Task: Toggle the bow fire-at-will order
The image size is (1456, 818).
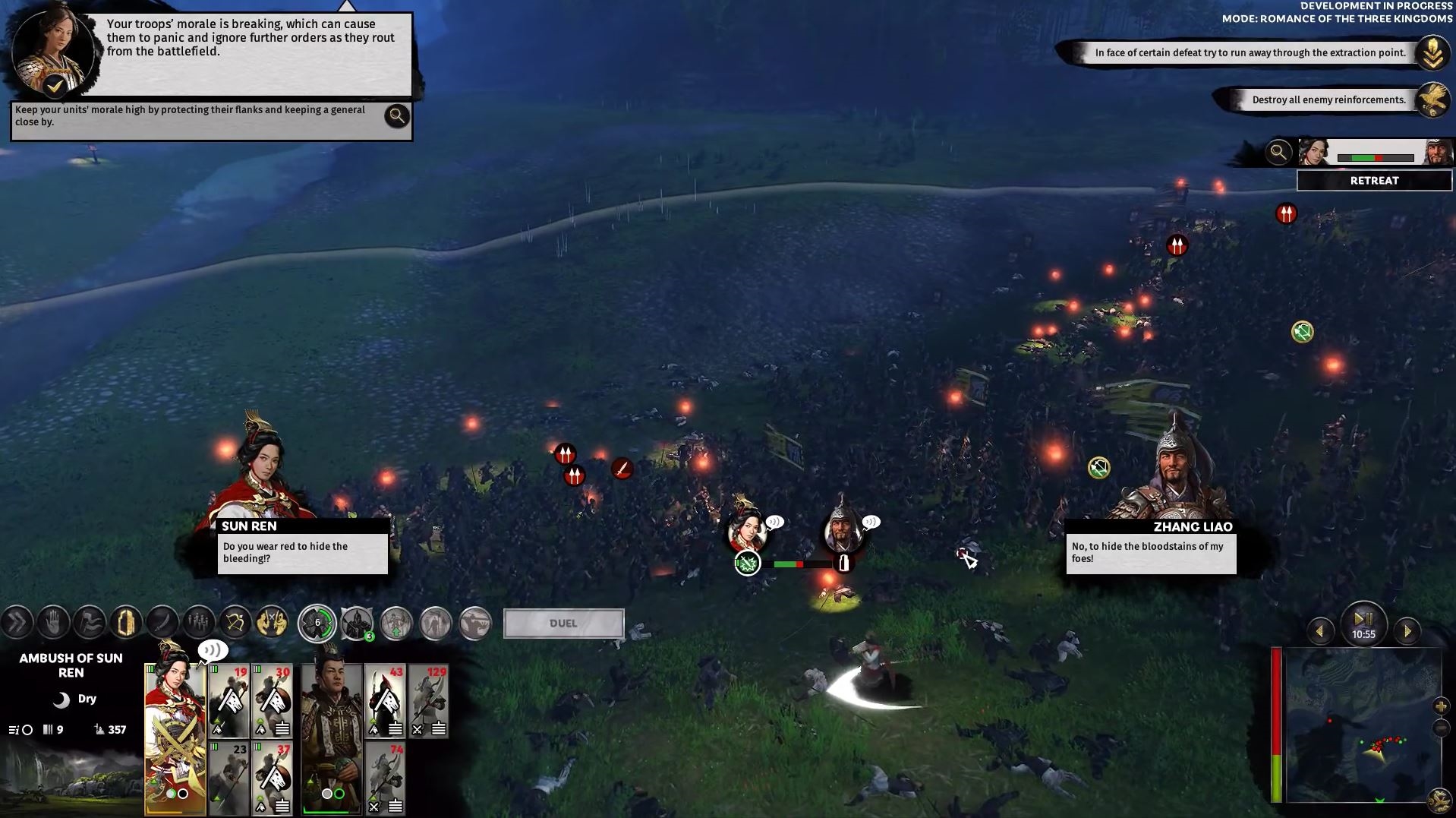Action: click(235, 624)
